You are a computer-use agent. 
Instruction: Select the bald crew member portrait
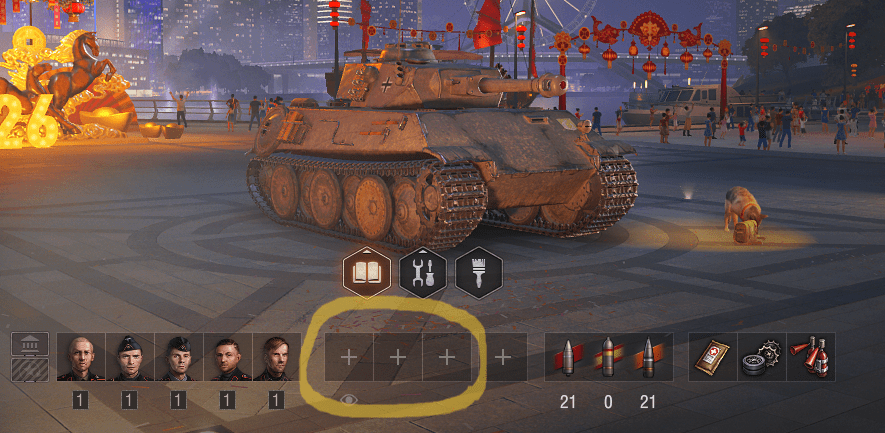click(81, 357)
